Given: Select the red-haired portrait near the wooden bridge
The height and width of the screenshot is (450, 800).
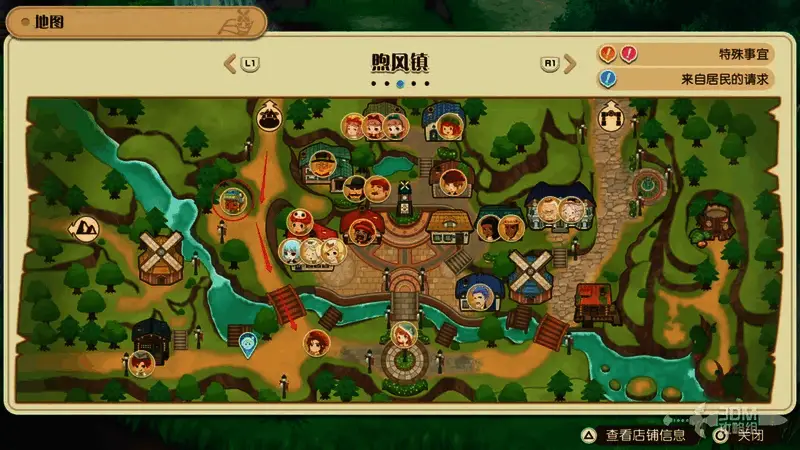Looking at the screenshot, I should [317, 343].
